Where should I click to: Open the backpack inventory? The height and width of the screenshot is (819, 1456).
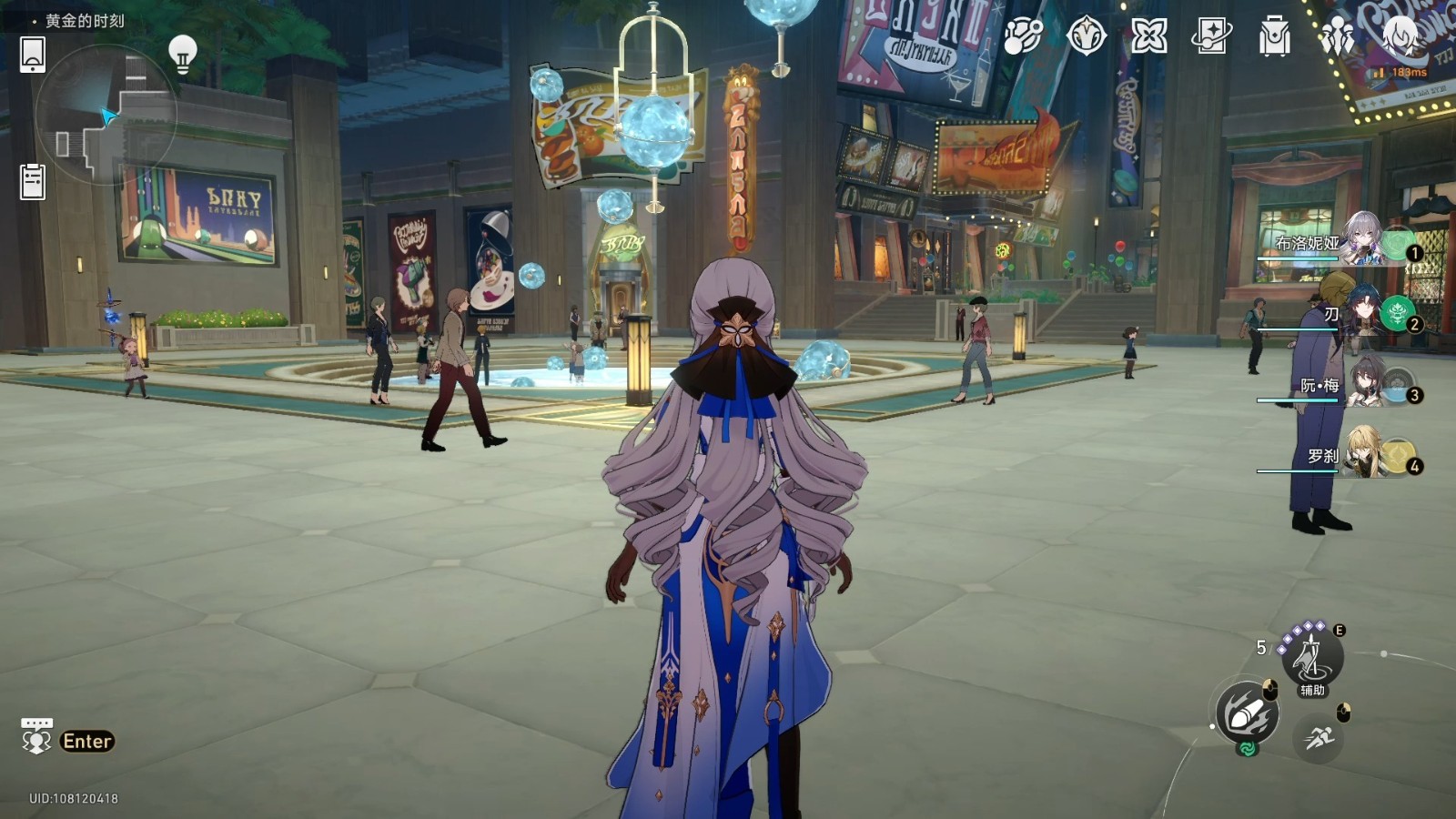(1274, 37)
